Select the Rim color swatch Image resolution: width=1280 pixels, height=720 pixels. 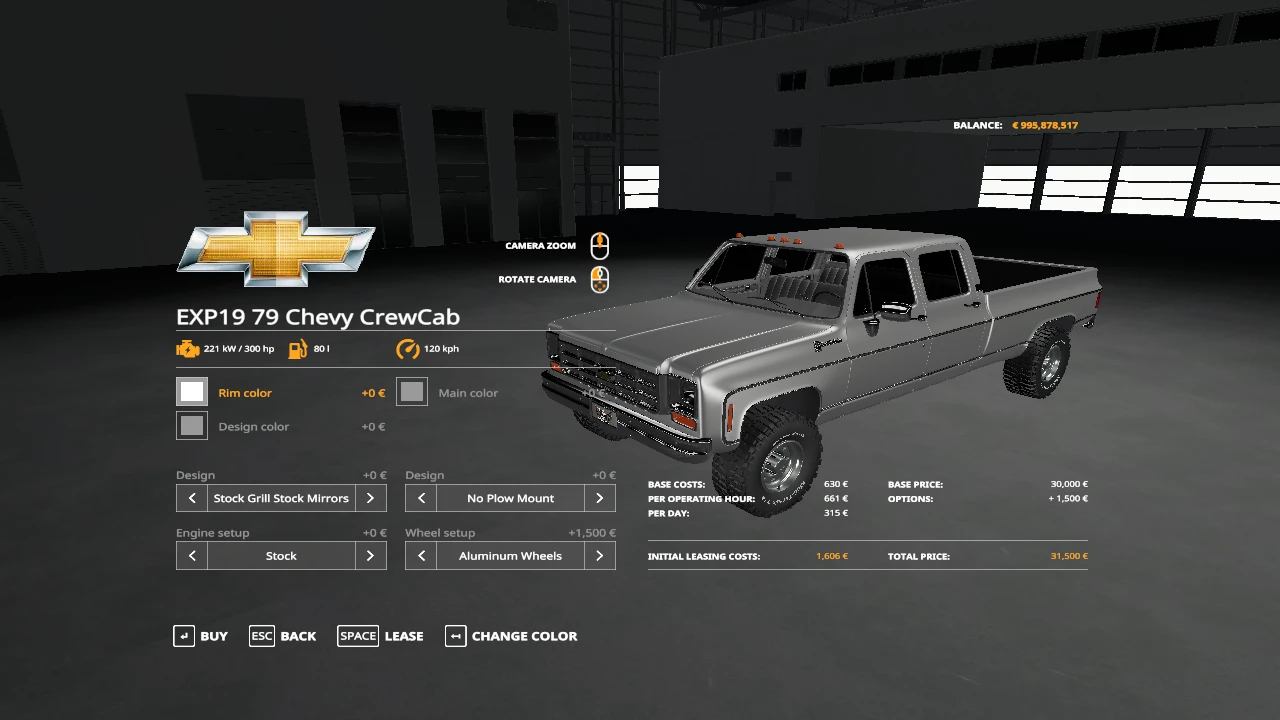click(x=192, y=392)
